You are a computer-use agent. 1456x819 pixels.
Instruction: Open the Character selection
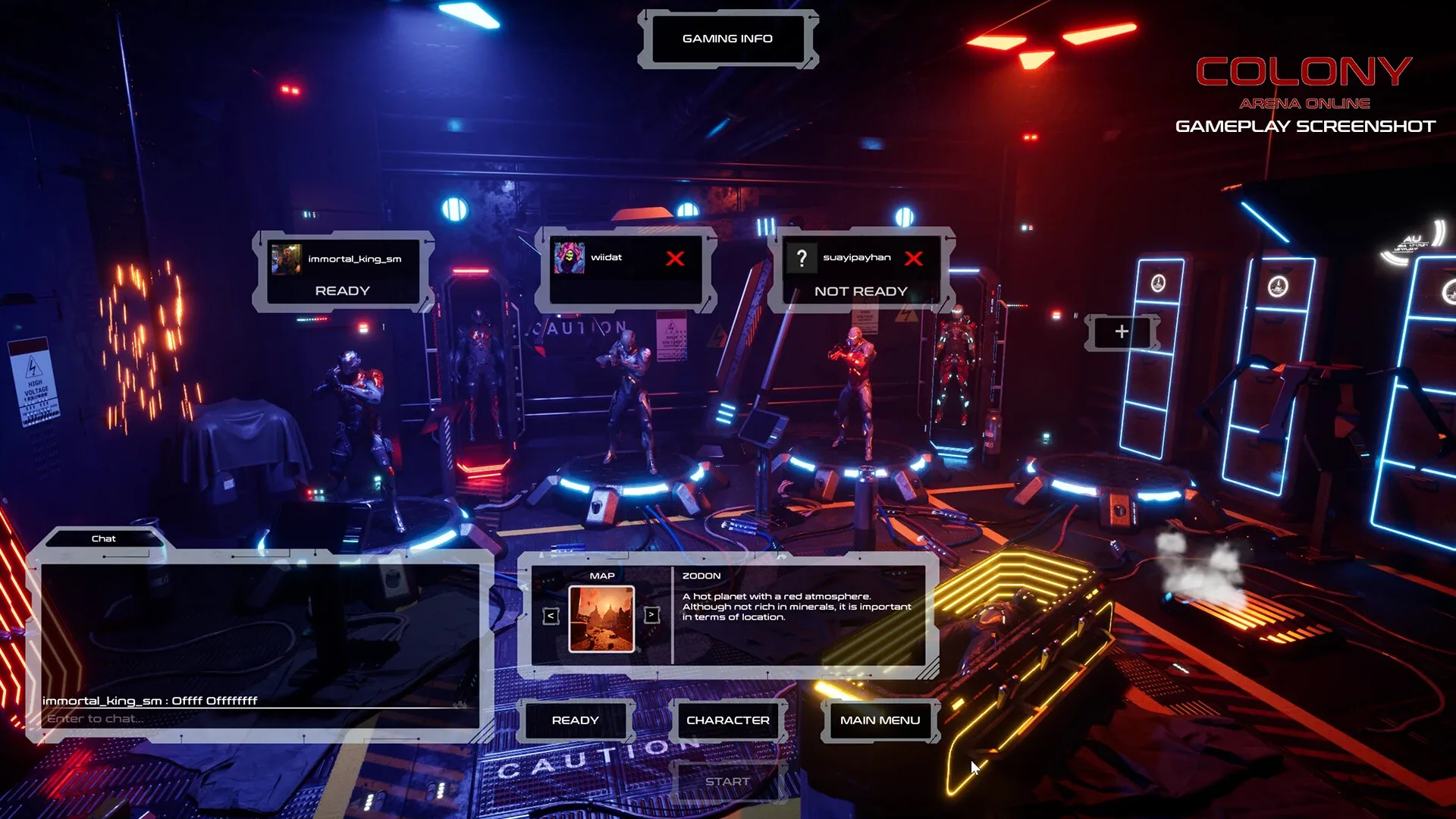(x=727, y=720)
